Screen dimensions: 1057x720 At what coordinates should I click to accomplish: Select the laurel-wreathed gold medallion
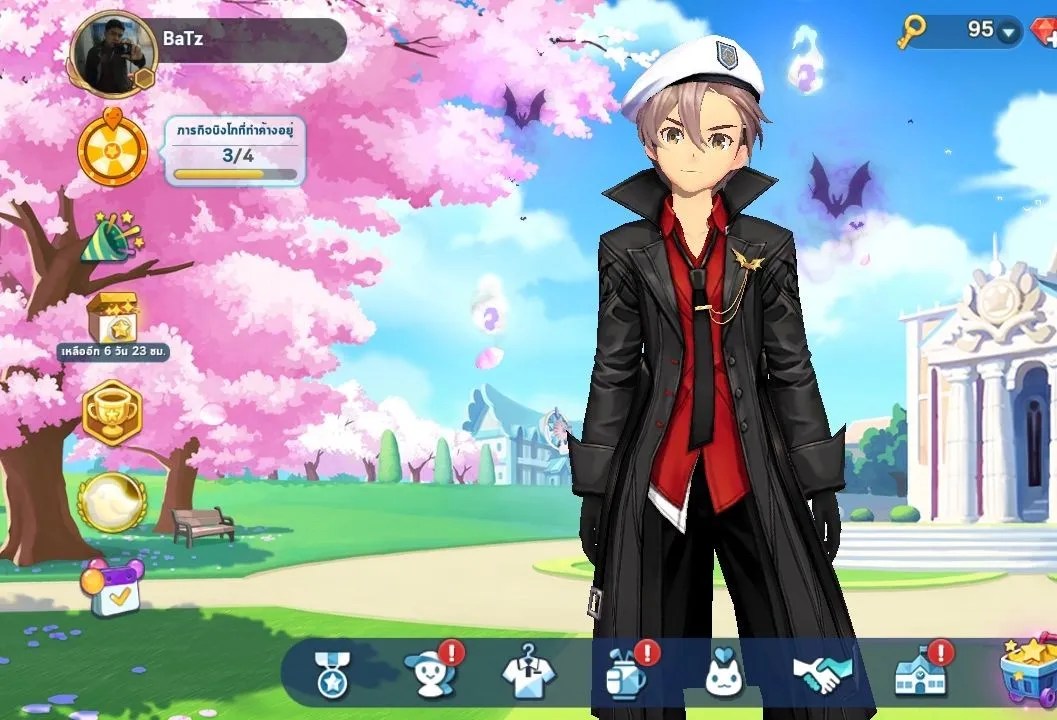[x=112, y=500]
